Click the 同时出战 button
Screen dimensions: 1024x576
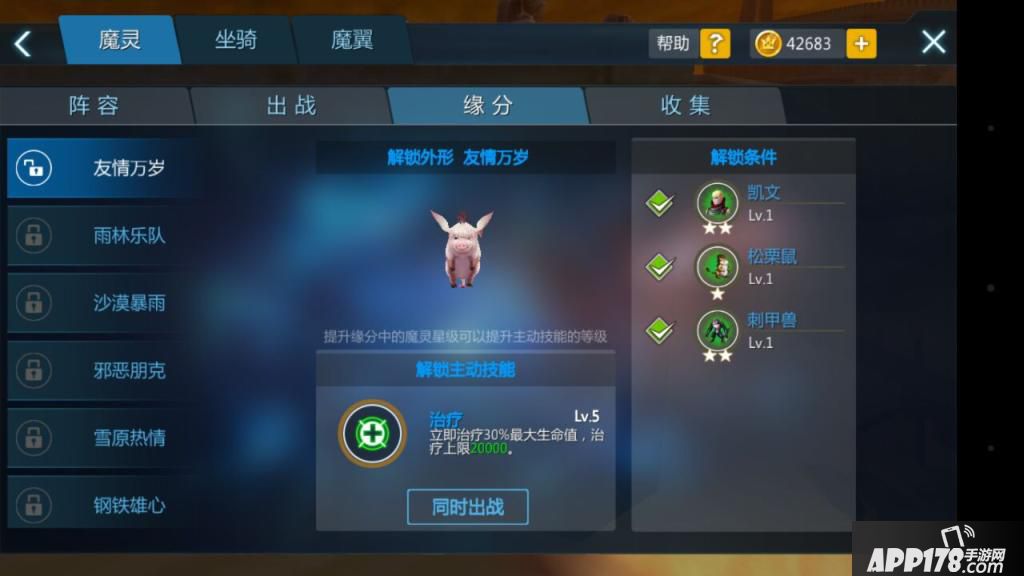click(467, 507)
